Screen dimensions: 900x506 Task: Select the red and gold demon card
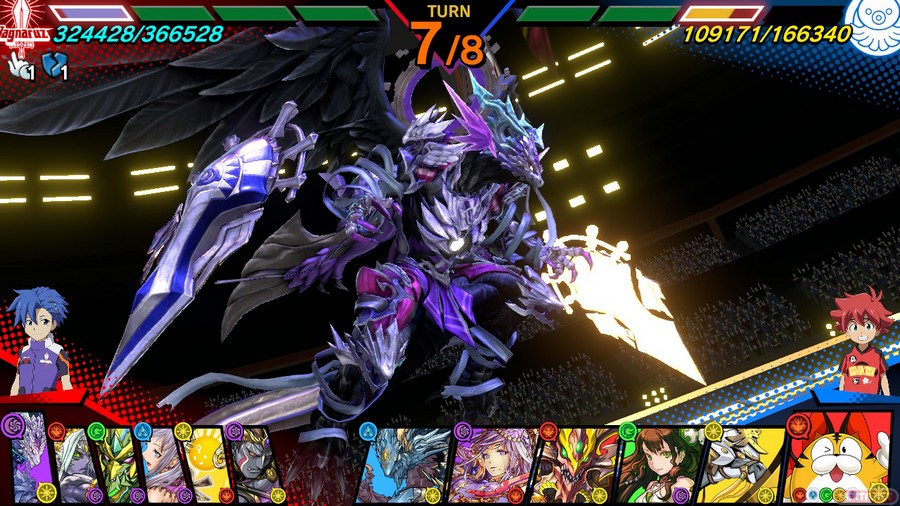click(576, 464)
